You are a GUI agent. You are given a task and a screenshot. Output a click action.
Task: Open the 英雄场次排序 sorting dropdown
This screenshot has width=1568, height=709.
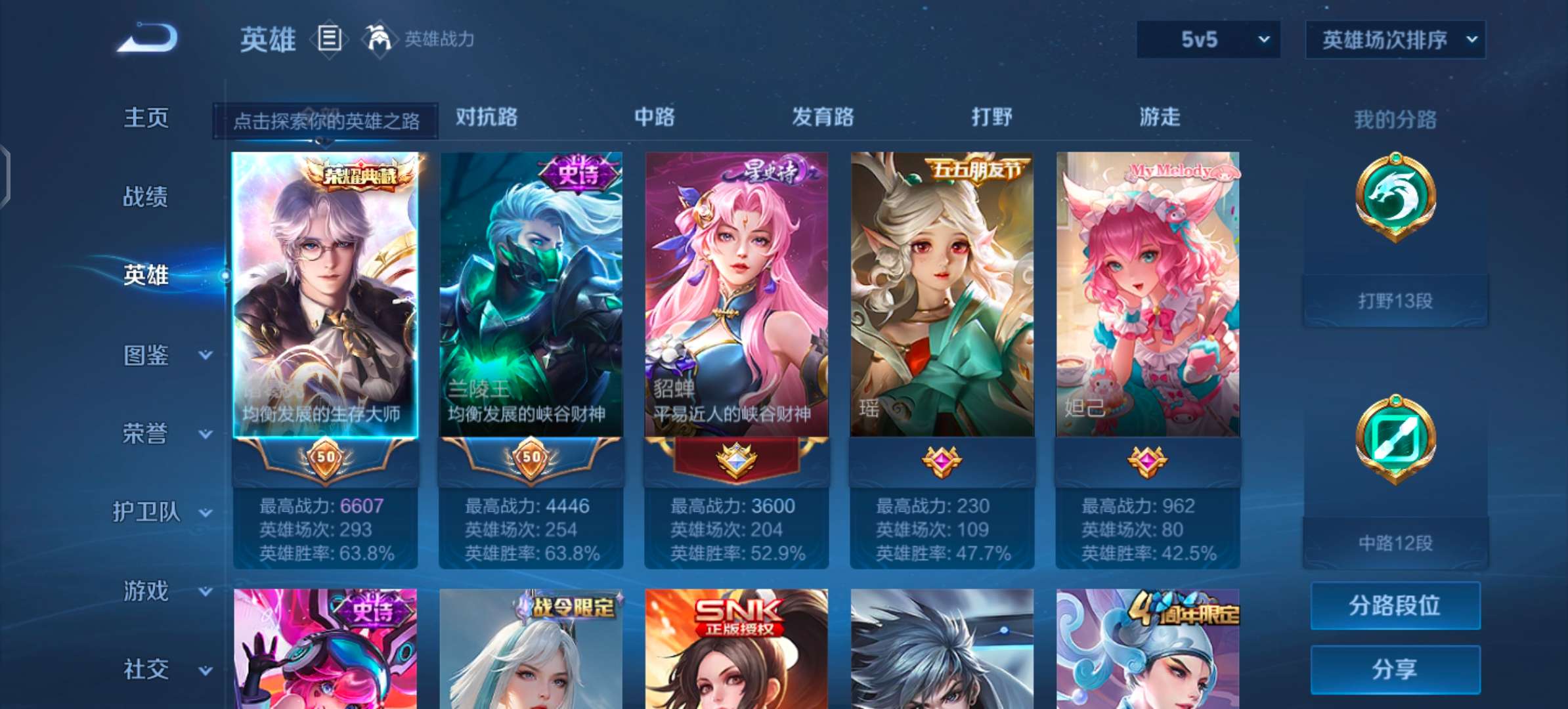pyautogui.click(x=1395, y=39)
